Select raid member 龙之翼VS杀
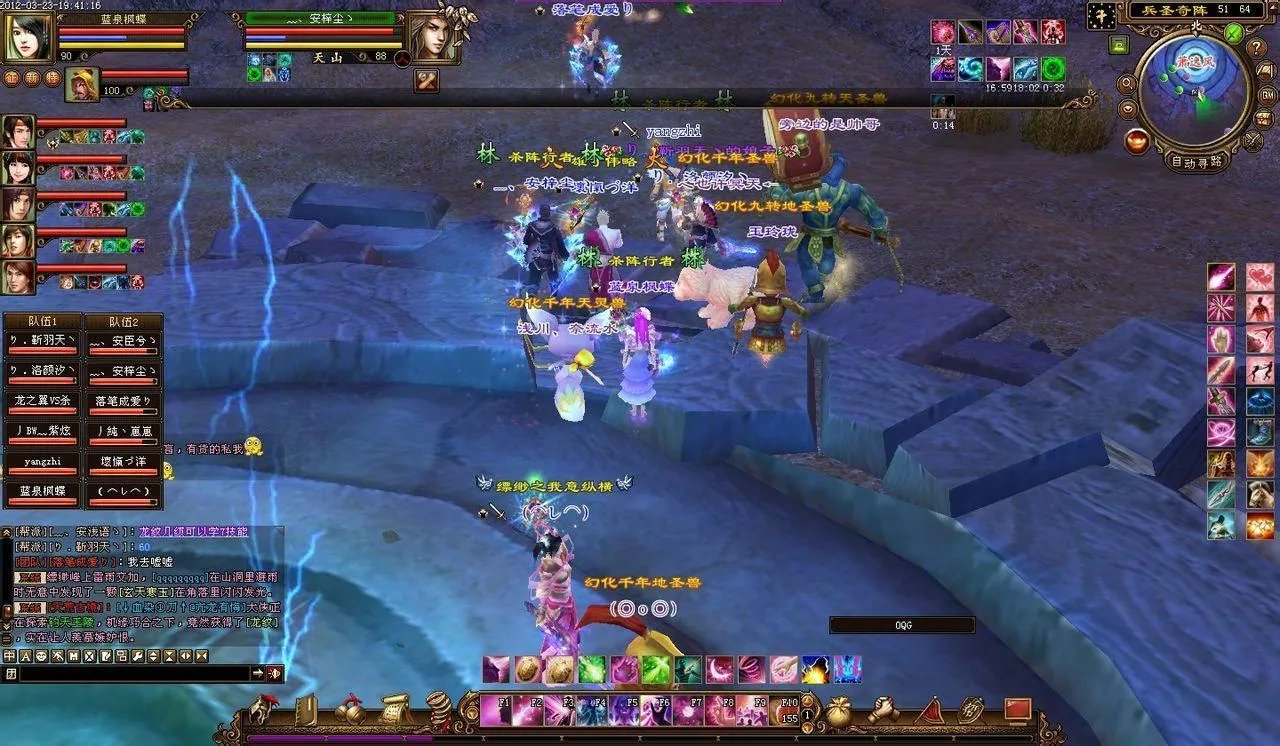 42,401
